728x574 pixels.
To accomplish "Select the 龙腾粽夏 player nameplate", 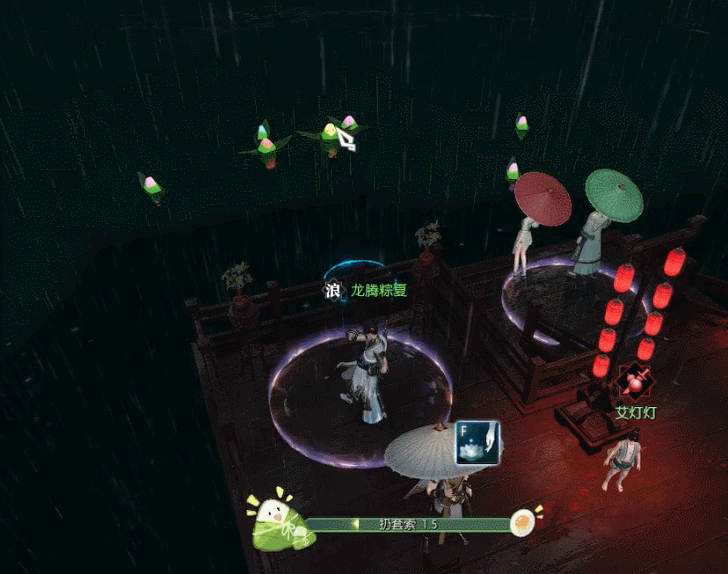I will [379, 291].
